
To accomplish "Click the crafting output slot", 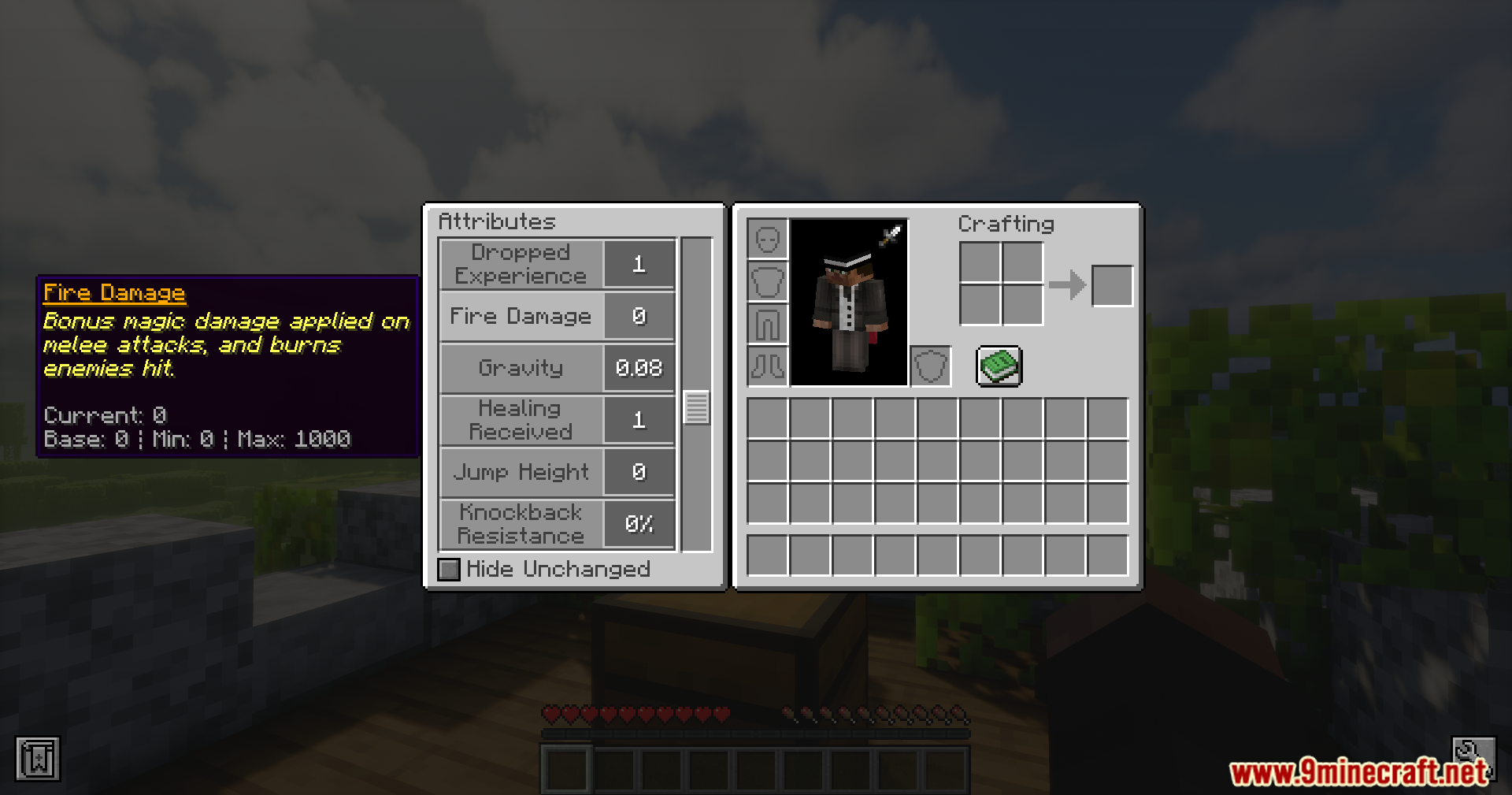I will [1112, 285].
